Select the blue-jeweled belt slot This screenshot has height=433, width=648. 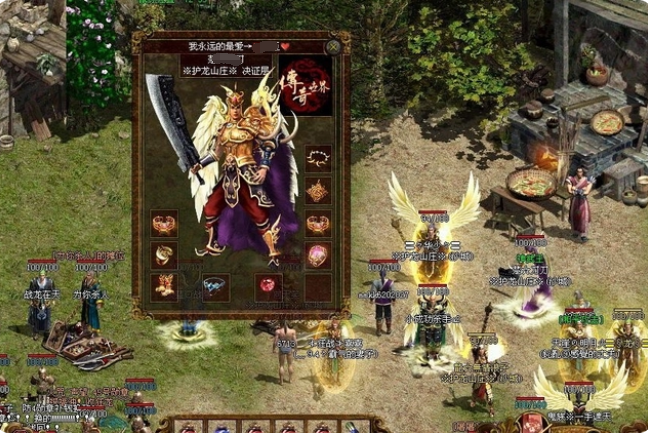(x=215, y=288)
